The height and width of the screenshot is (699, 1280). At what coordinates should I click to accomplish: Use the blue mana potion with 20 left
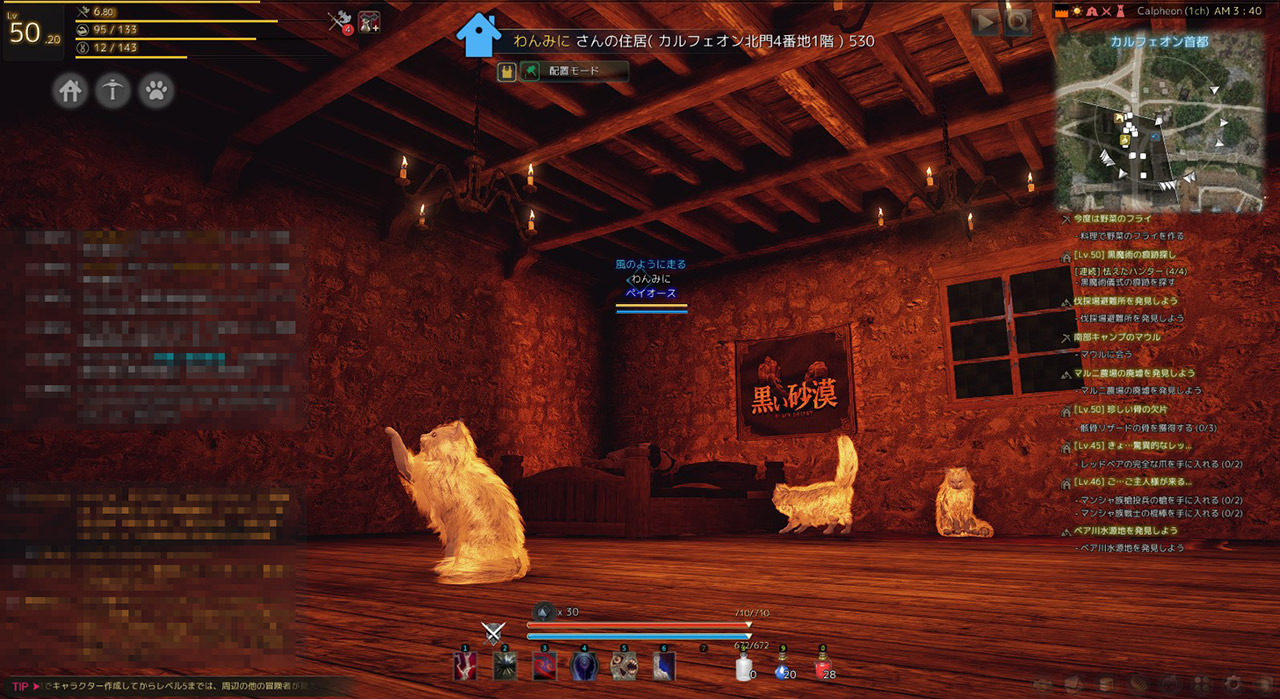783,668
